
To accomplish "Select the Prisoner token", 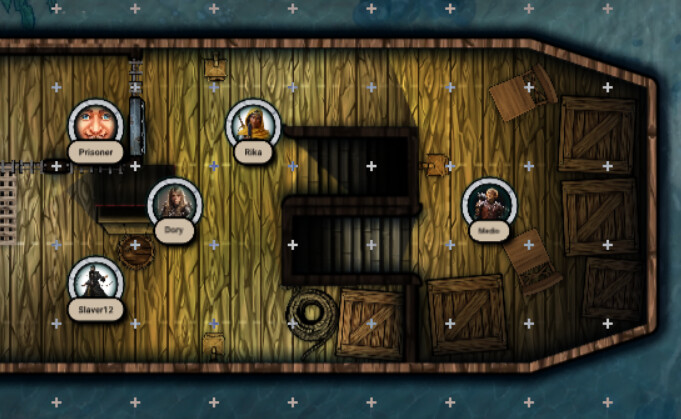I will click(96, 126).
